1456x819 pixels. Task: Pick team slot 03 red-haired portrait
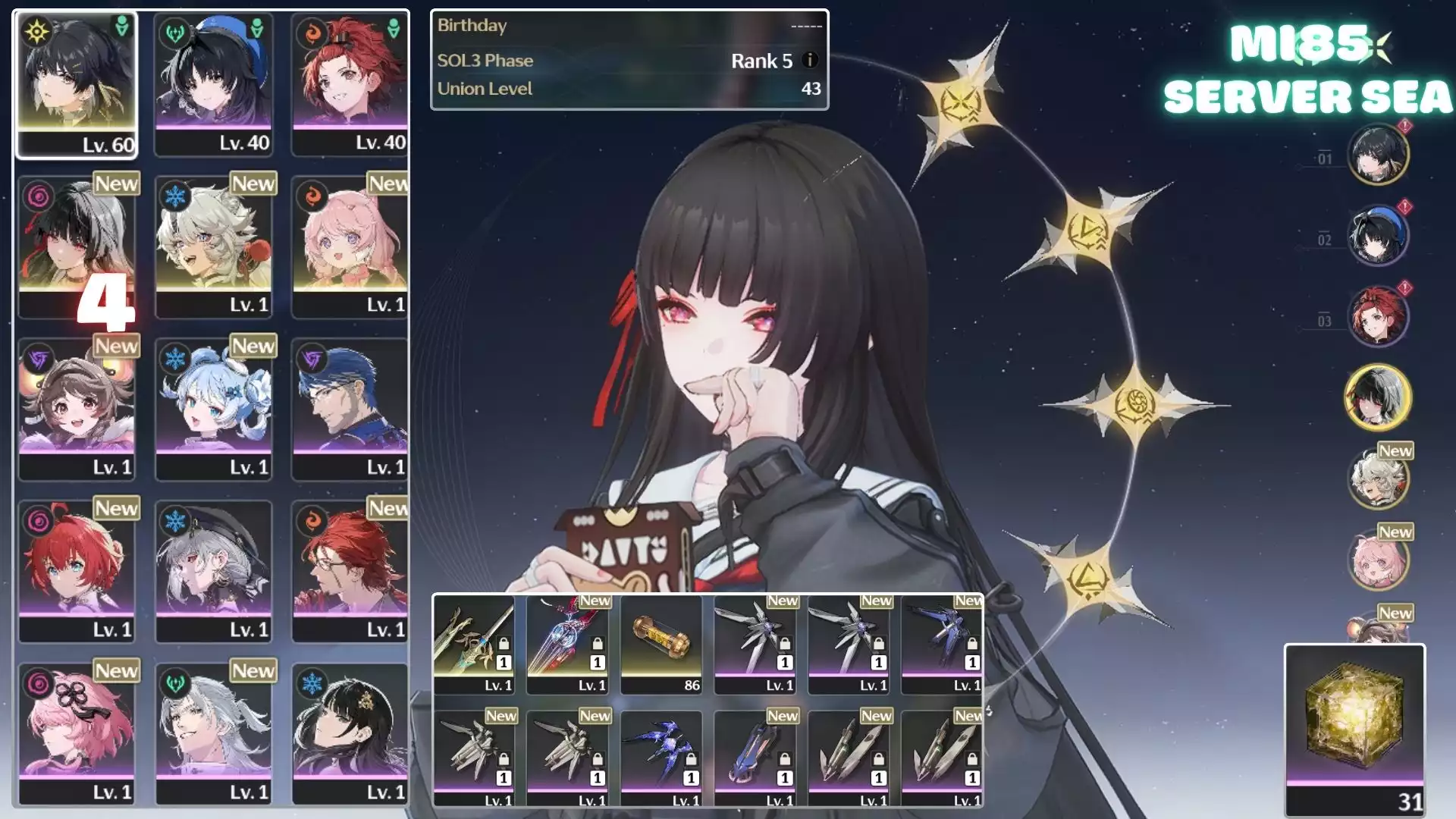coord(1377,315)
